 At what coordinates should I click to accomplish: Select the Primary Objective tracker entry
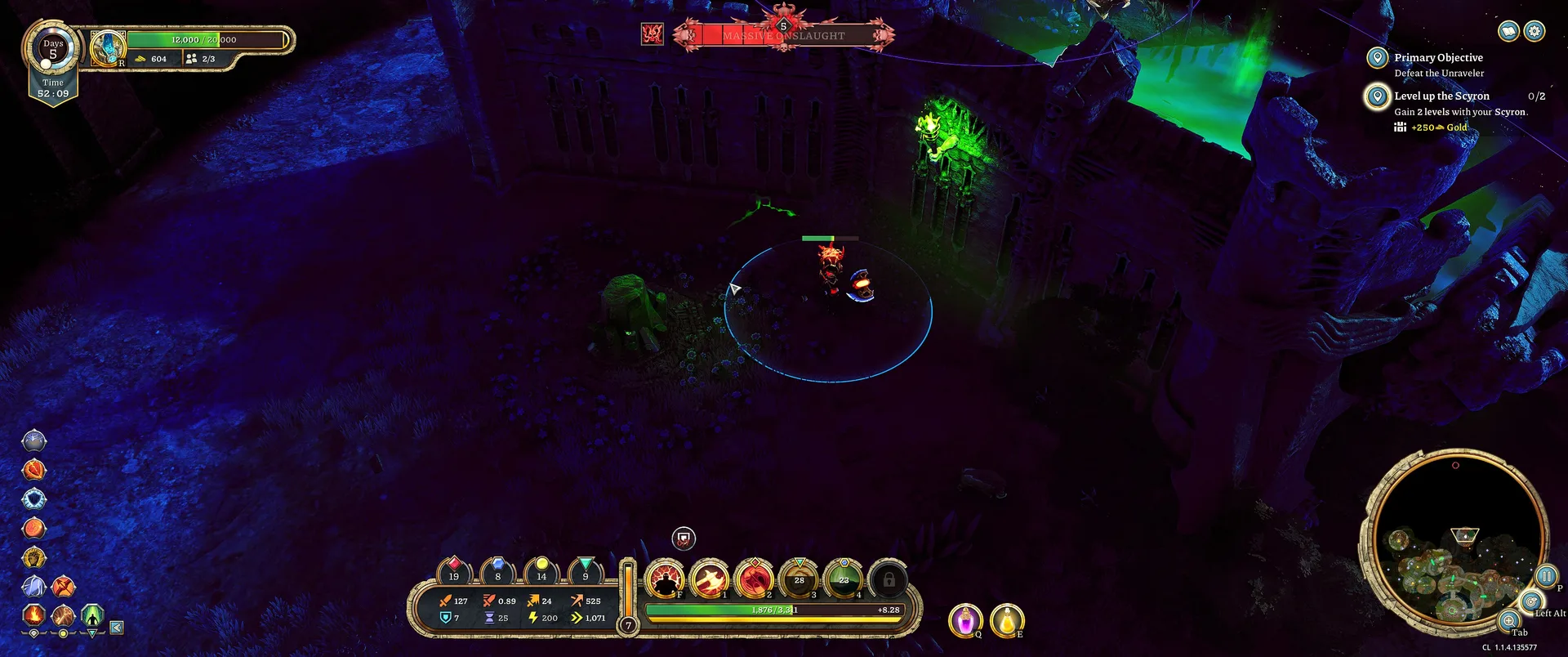(1437, 58)
